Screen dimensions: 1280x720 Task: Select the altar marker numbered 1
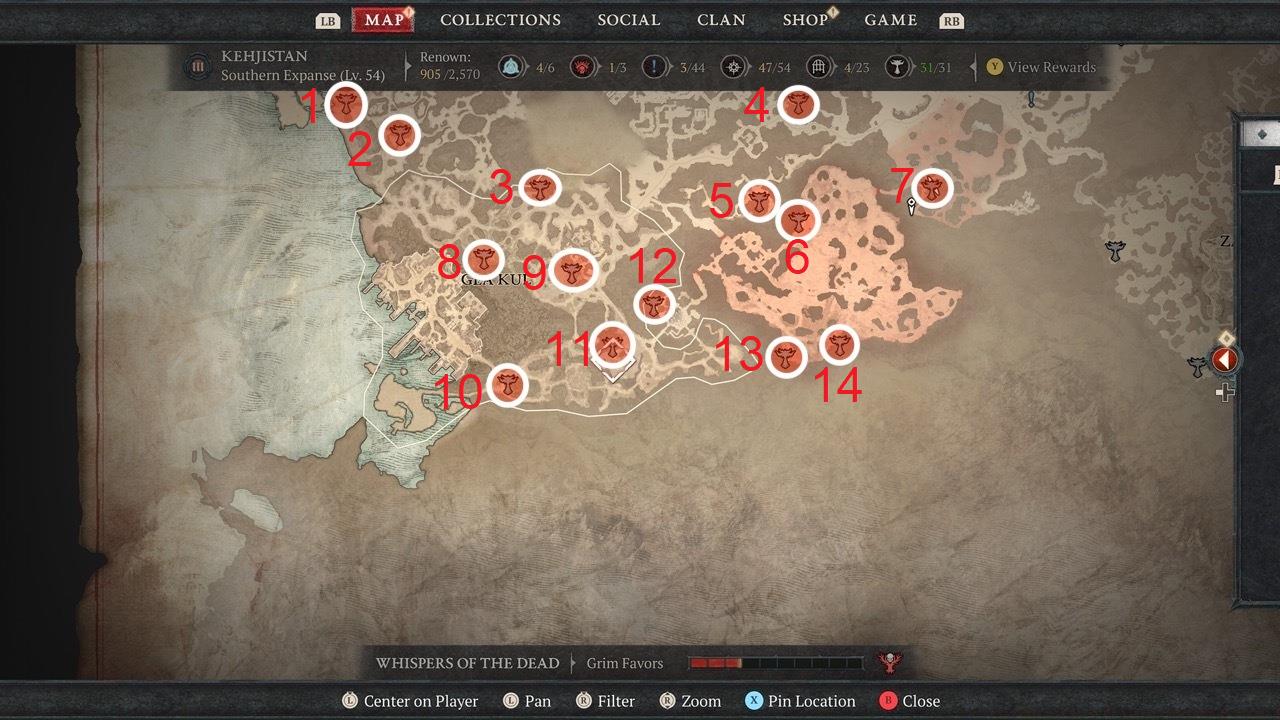coord(346,104)
